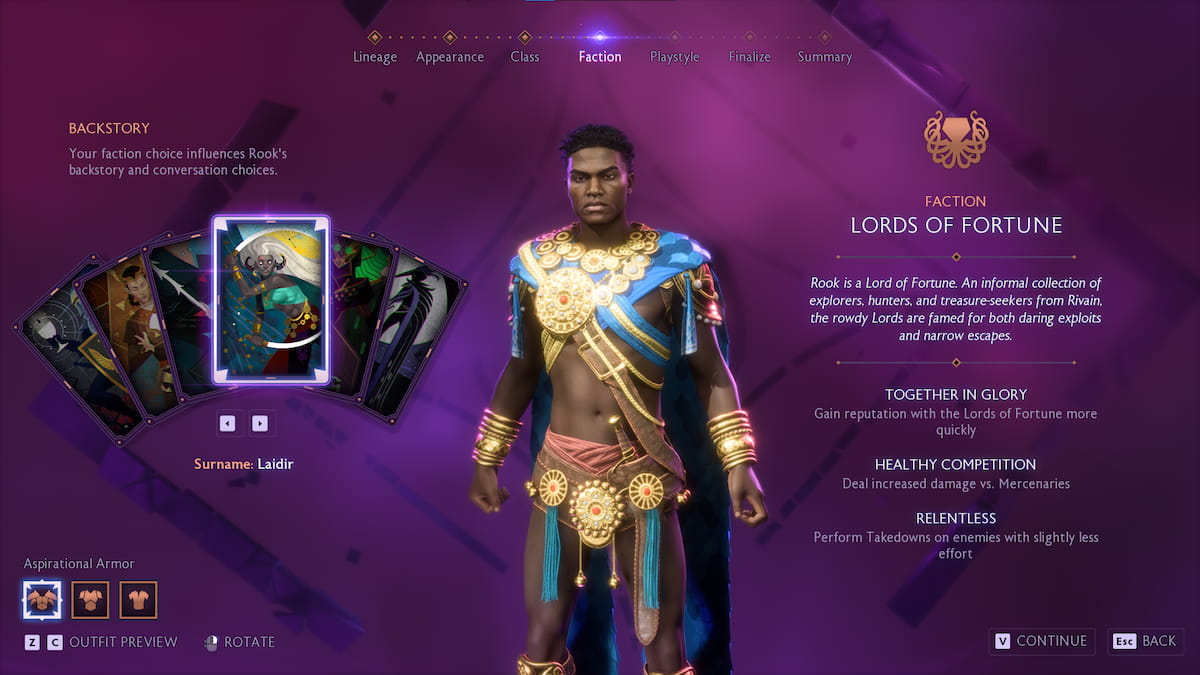Click the right arrow below the faction cards
The image size is (1200, 675).
pyautogui.click(x=260, y=423)
